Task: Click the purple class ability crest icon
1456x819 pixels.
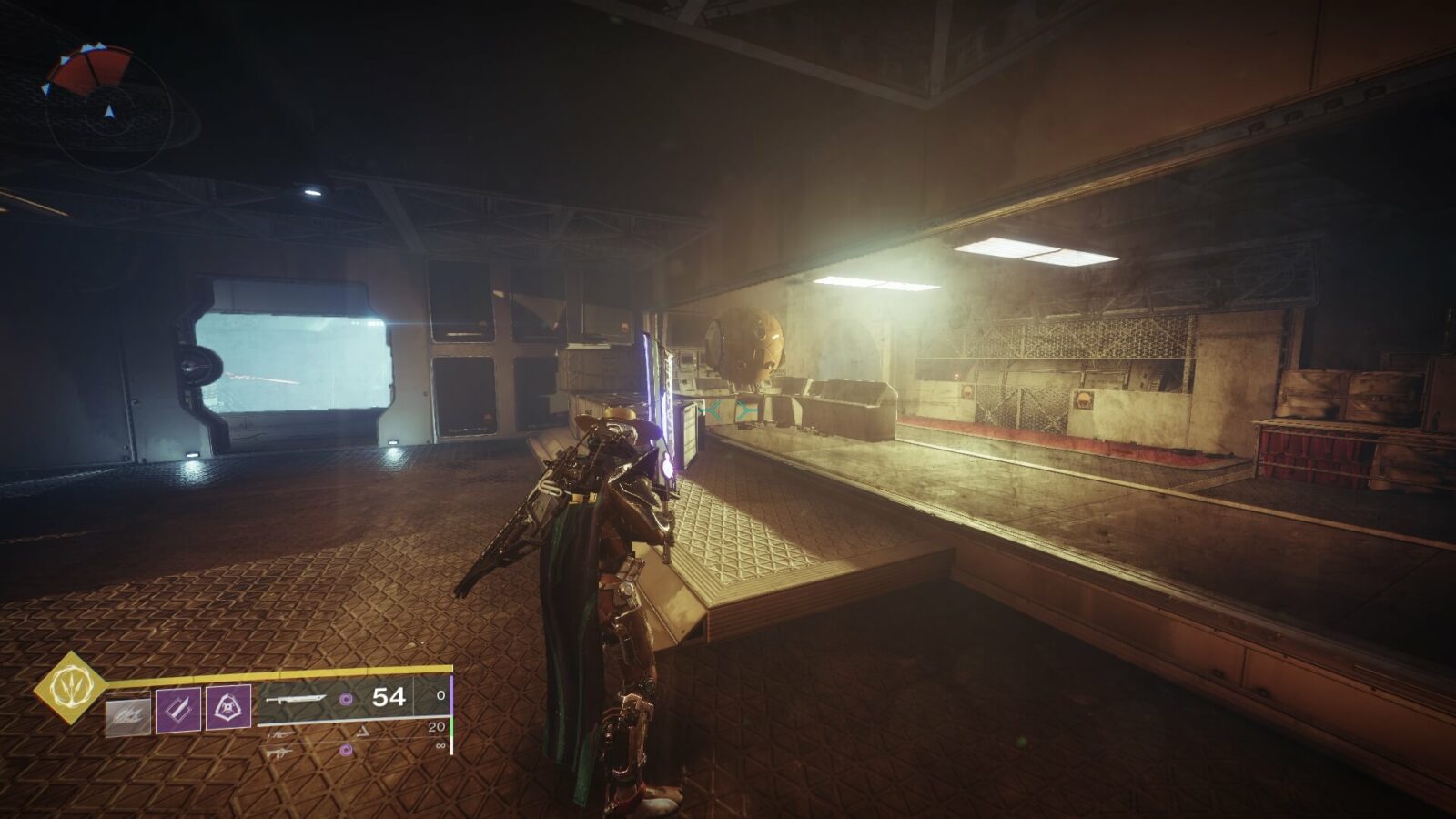Action: click(x=227, y=706)
